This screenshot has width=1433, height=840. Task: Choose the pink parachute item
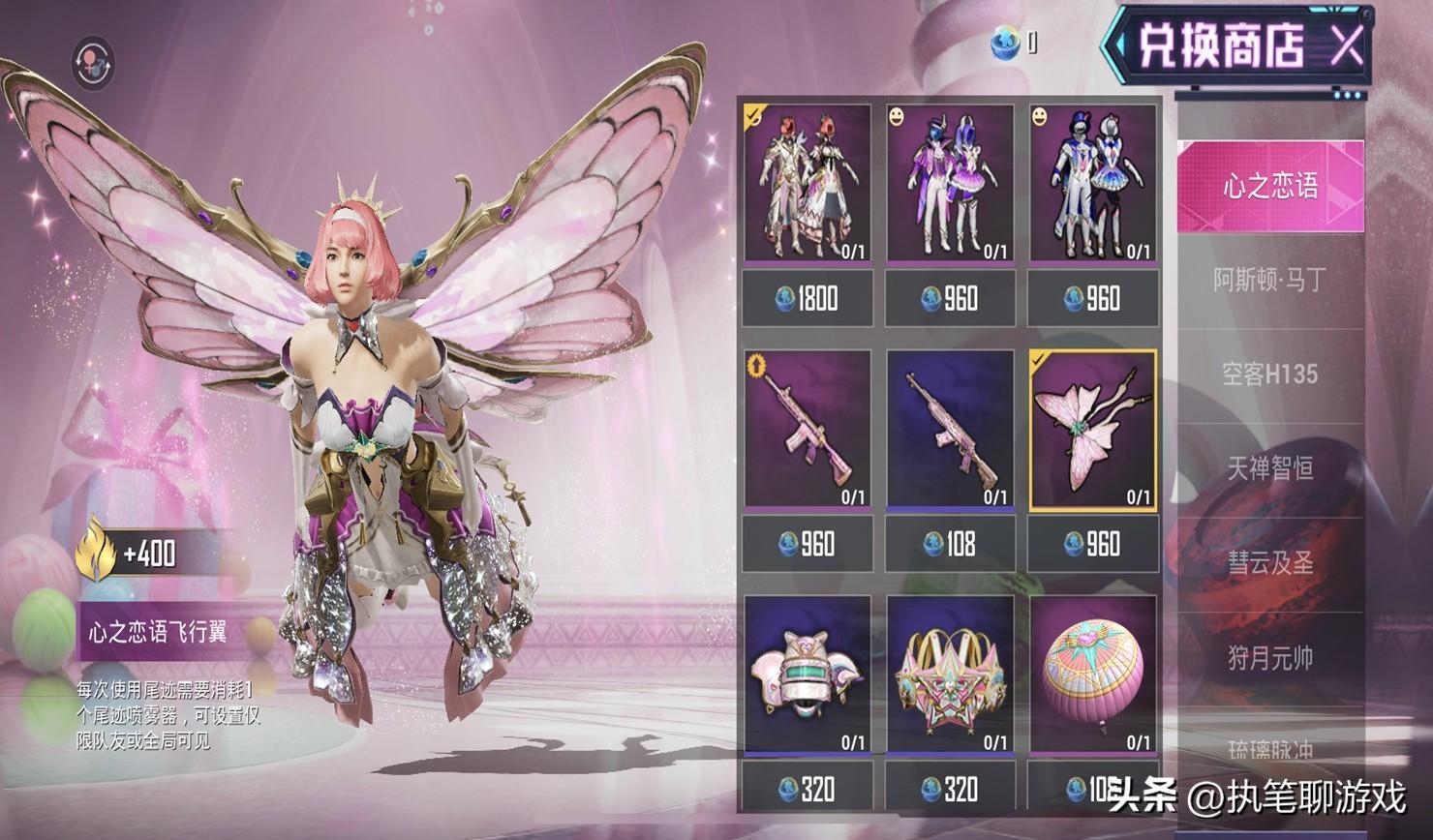[1092, 675]
